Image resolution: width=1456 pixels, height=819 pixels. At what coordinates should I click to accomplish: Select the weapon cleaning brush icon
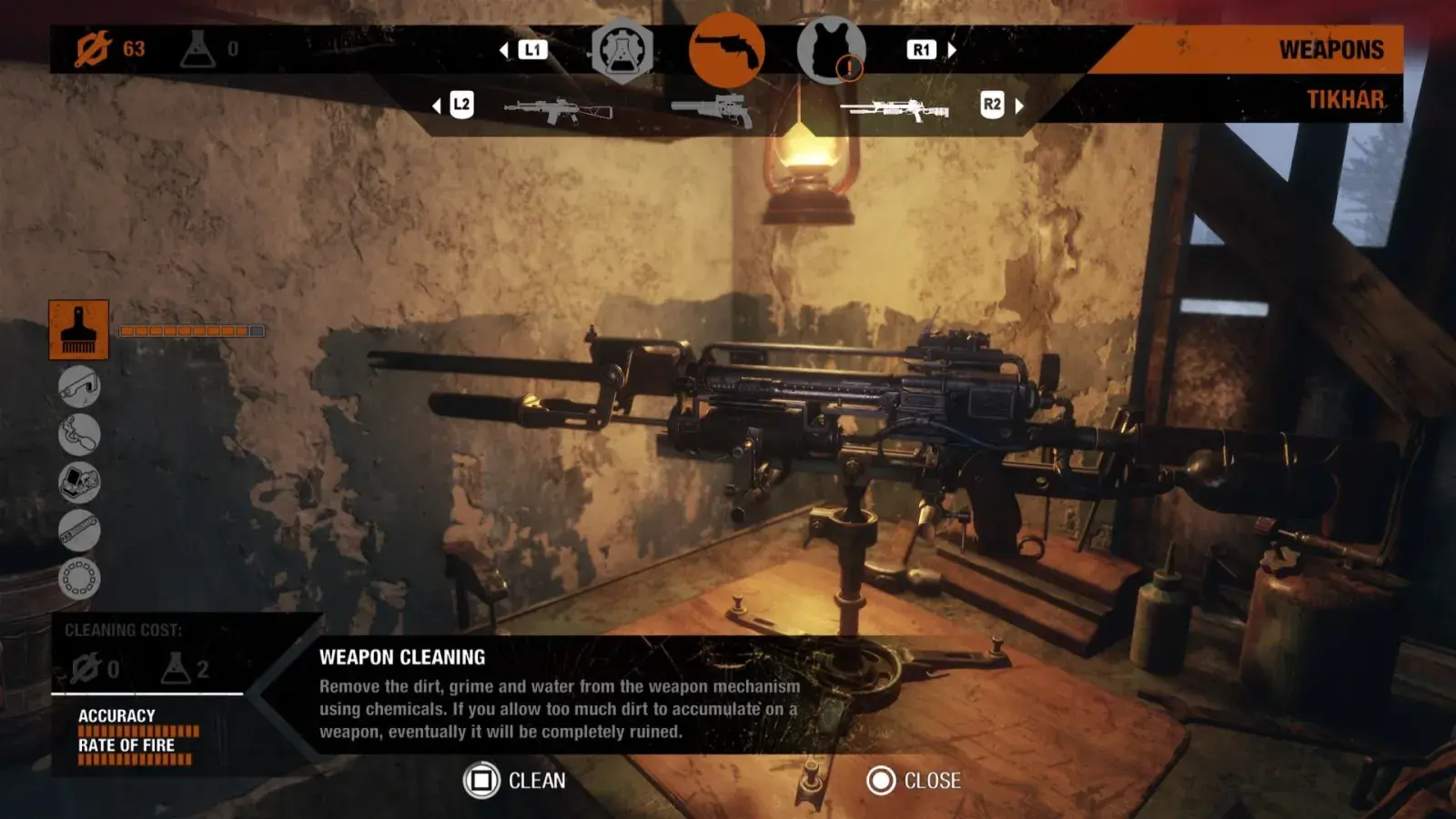pos(78,329)
